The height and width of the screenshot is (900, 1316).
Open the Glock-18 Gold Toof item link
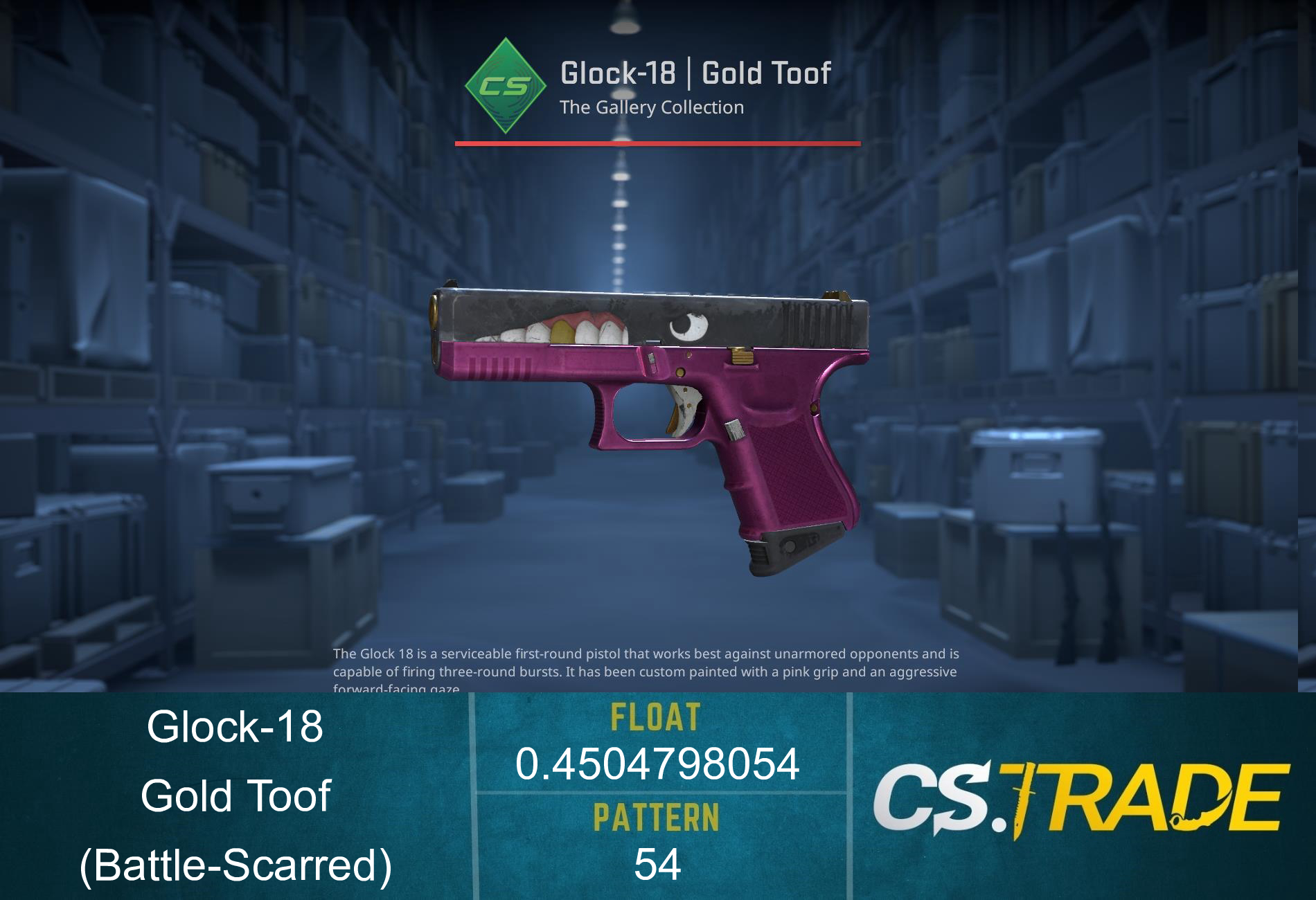[x=696, y=72]
